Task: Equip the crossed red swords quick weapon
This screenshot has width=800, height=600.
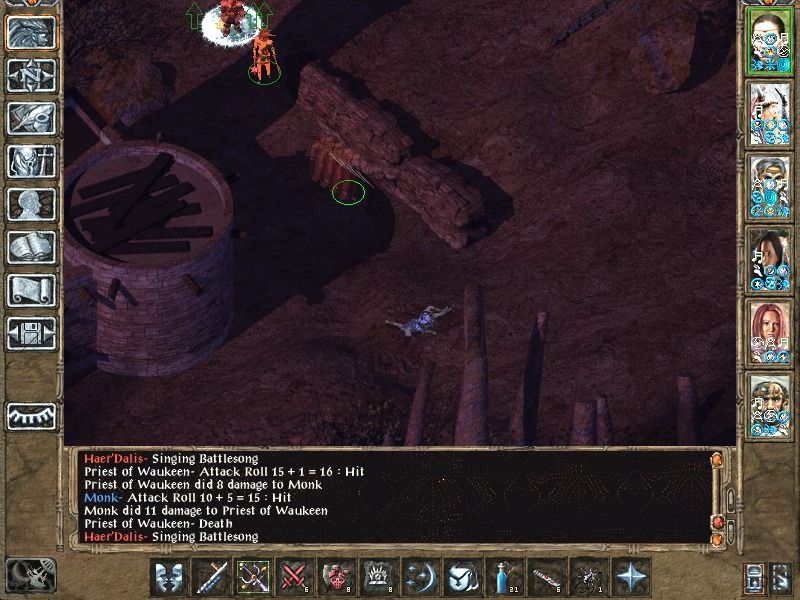Action: click(x=295, y=577)
